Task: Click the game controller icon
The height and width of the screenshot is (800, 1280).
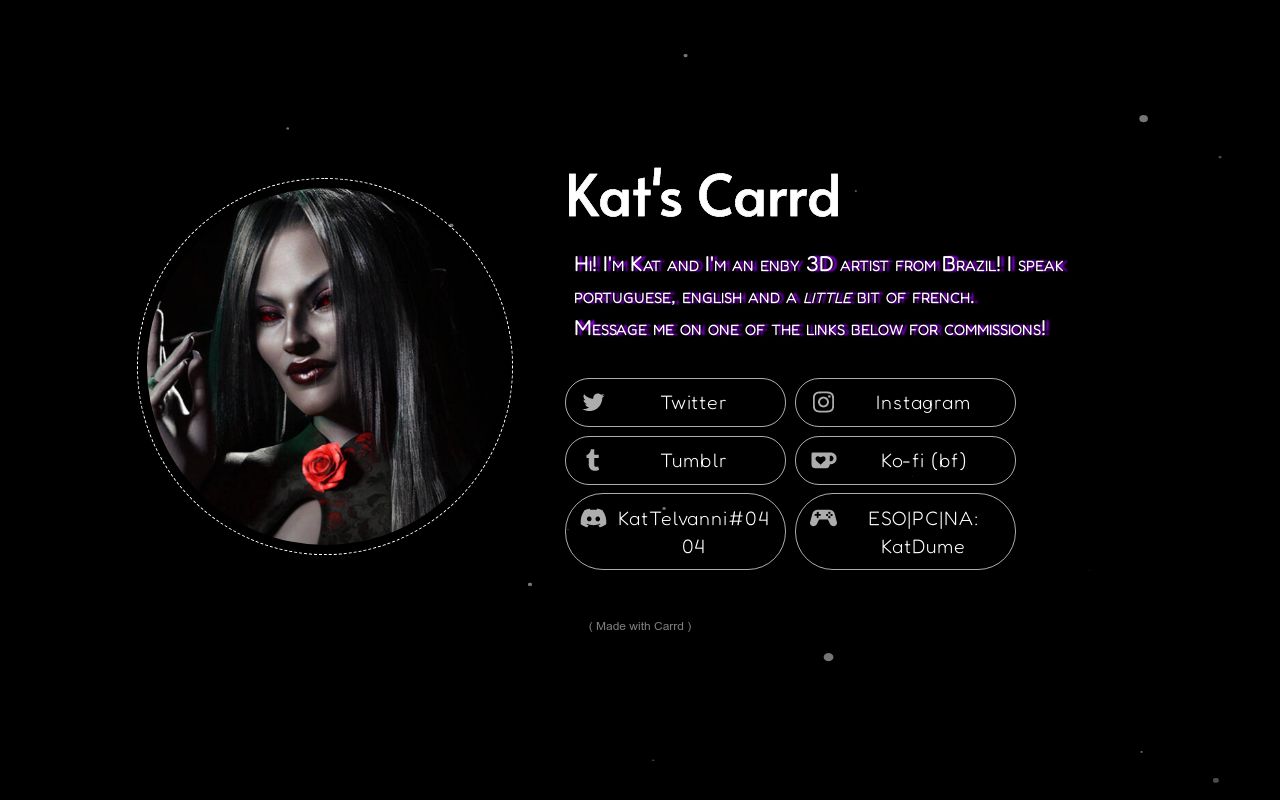Action: (823, 517)
